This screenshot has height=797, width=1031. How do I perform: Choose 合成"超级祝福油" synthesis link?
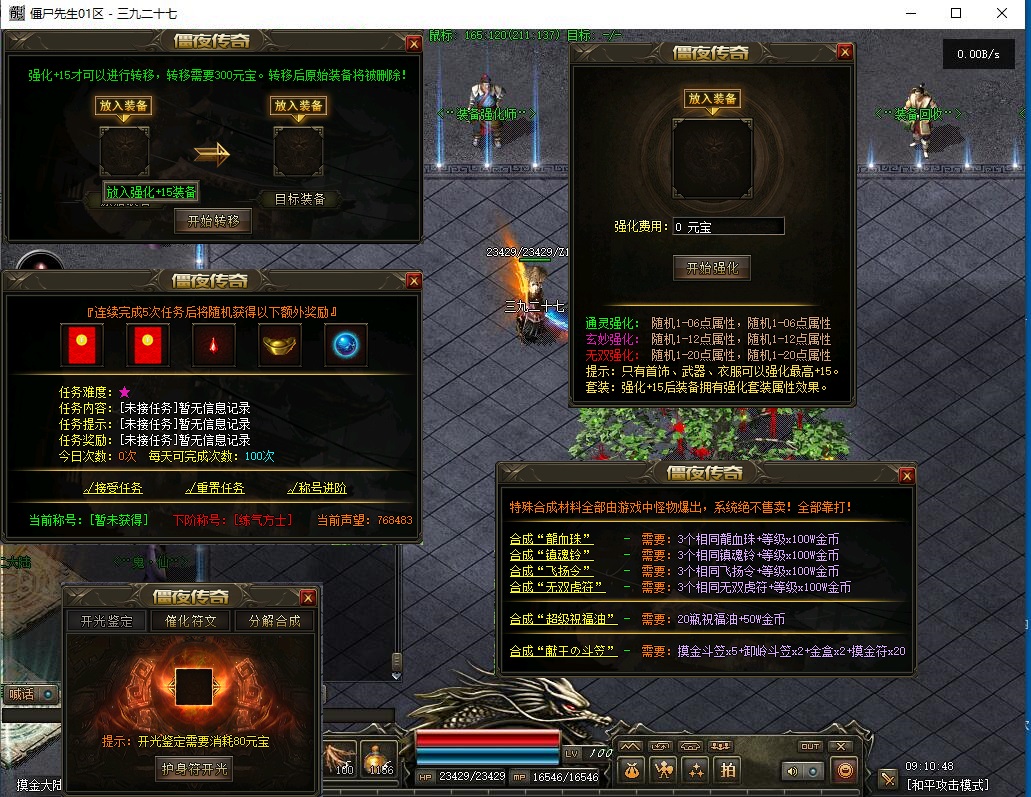561,619
